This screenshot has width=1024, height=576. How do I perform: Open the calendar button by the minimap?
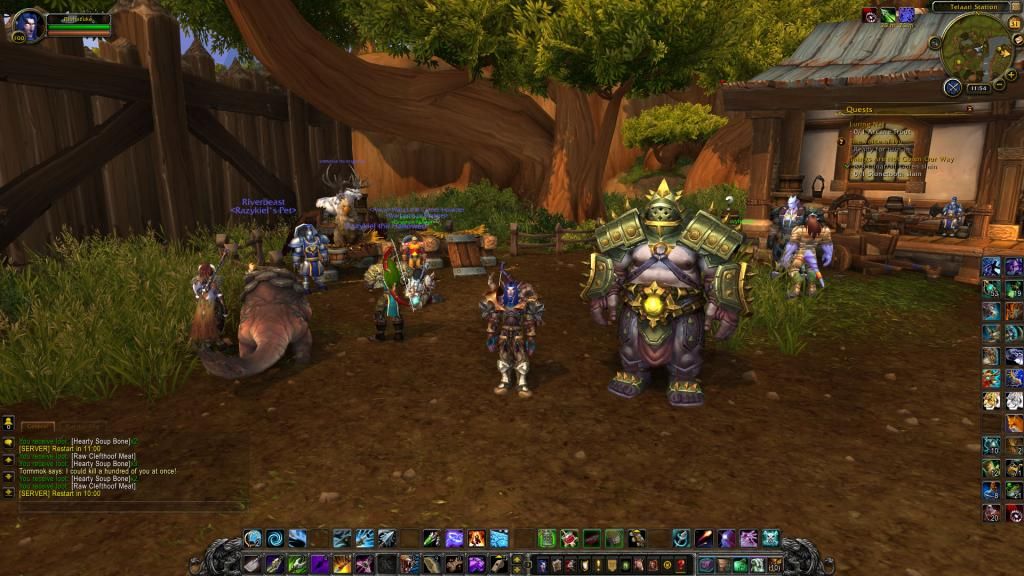[x=1014, y=23]
